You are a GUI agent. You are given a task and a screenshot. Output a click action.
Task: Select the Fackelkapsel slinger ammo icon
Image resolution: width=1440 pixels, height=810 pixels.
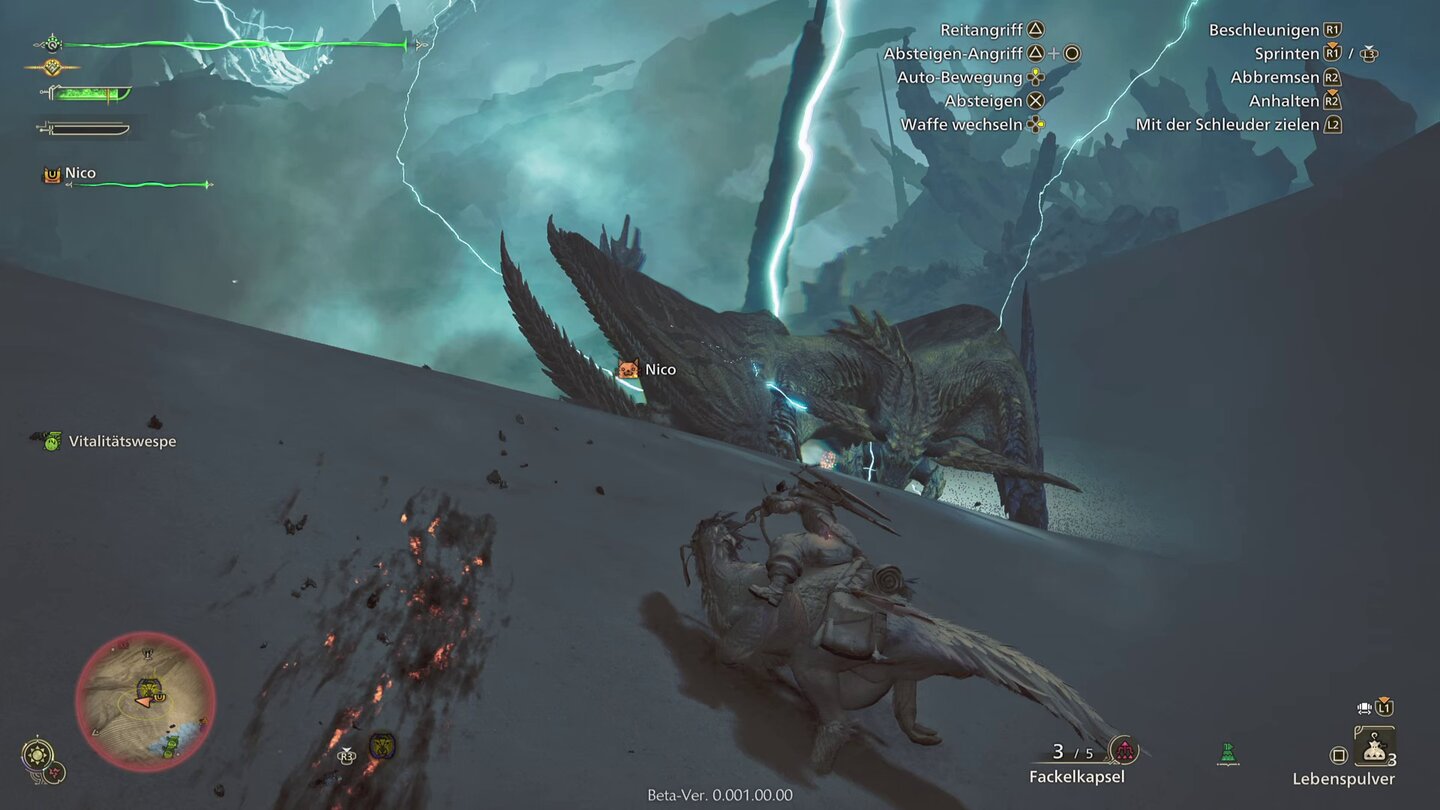1125,750
